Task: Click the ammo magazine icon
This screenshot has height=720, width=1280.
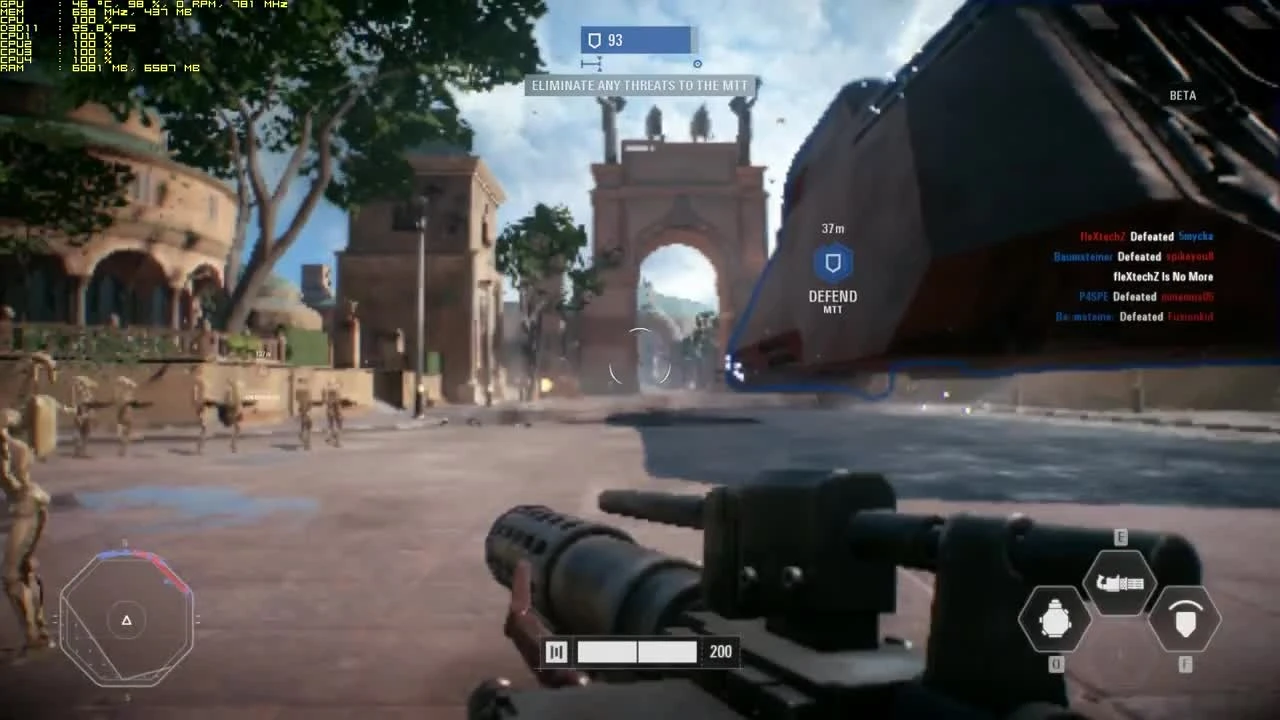Action: (x=556, y=651)
